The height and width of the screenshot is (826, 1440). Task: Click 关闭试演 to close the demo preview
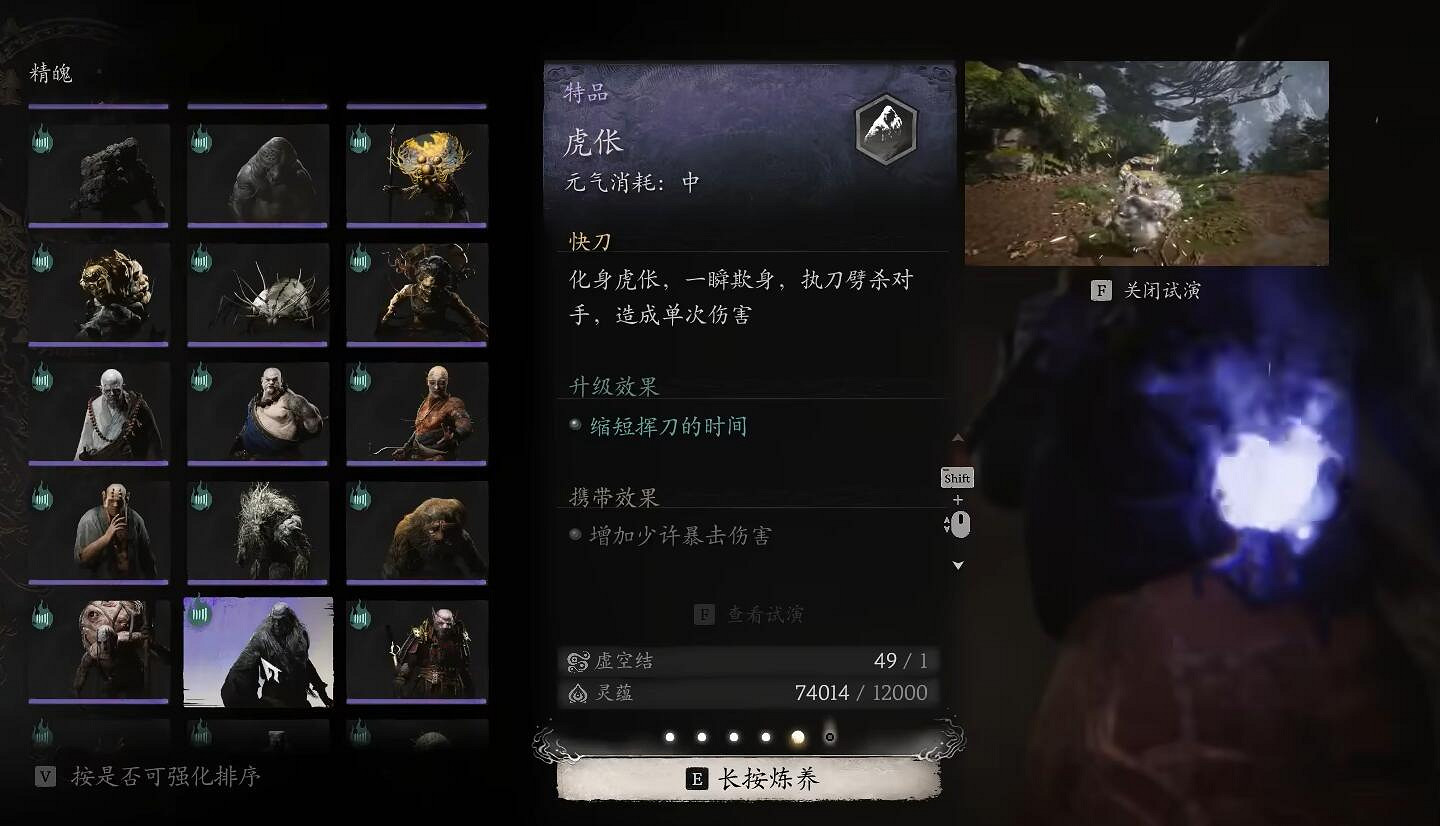[1150, 290]
